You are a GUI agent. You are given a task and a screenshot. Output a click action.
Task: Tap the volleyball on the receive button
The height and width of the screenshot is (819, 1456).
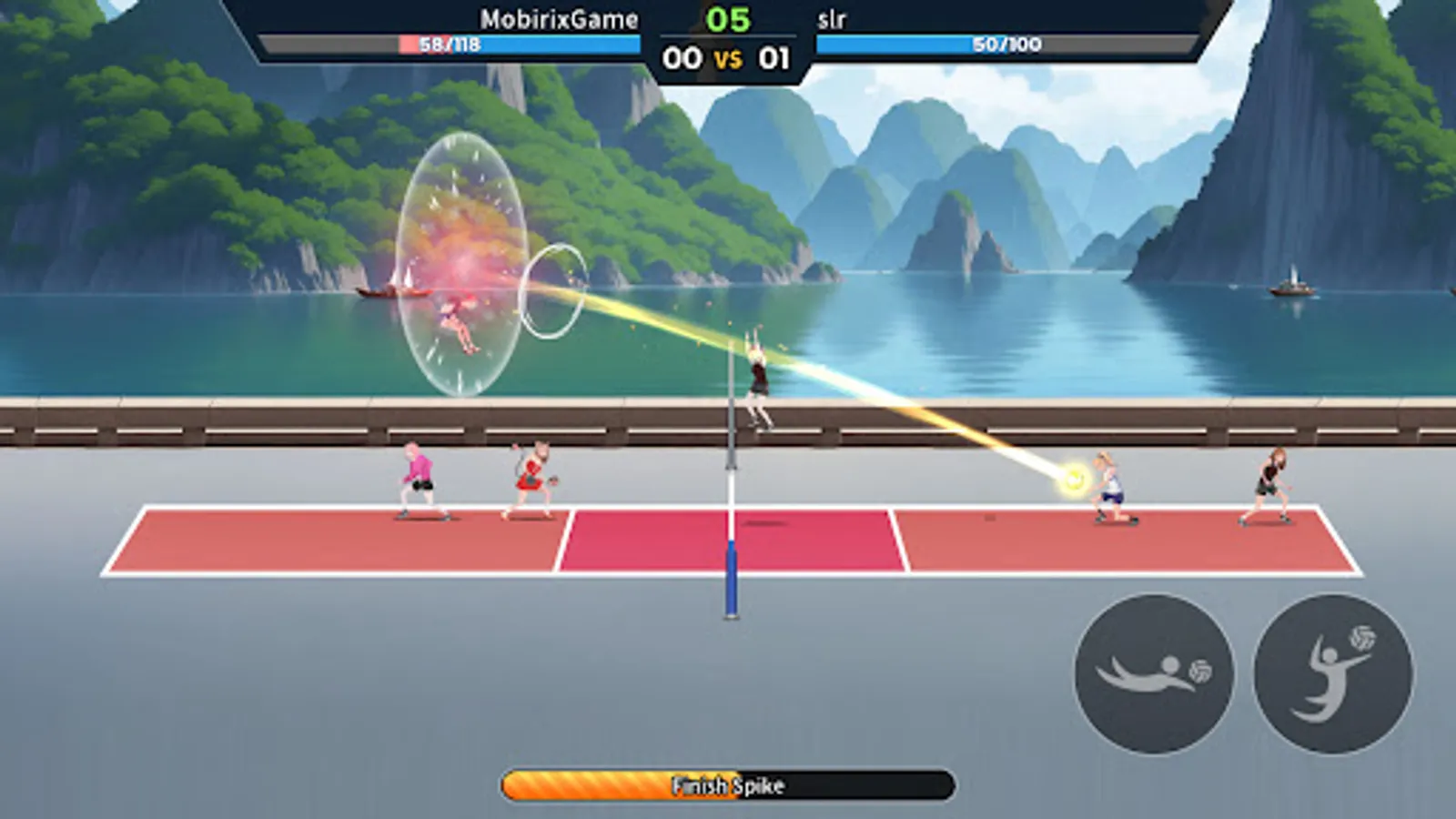click(1199, 671)
